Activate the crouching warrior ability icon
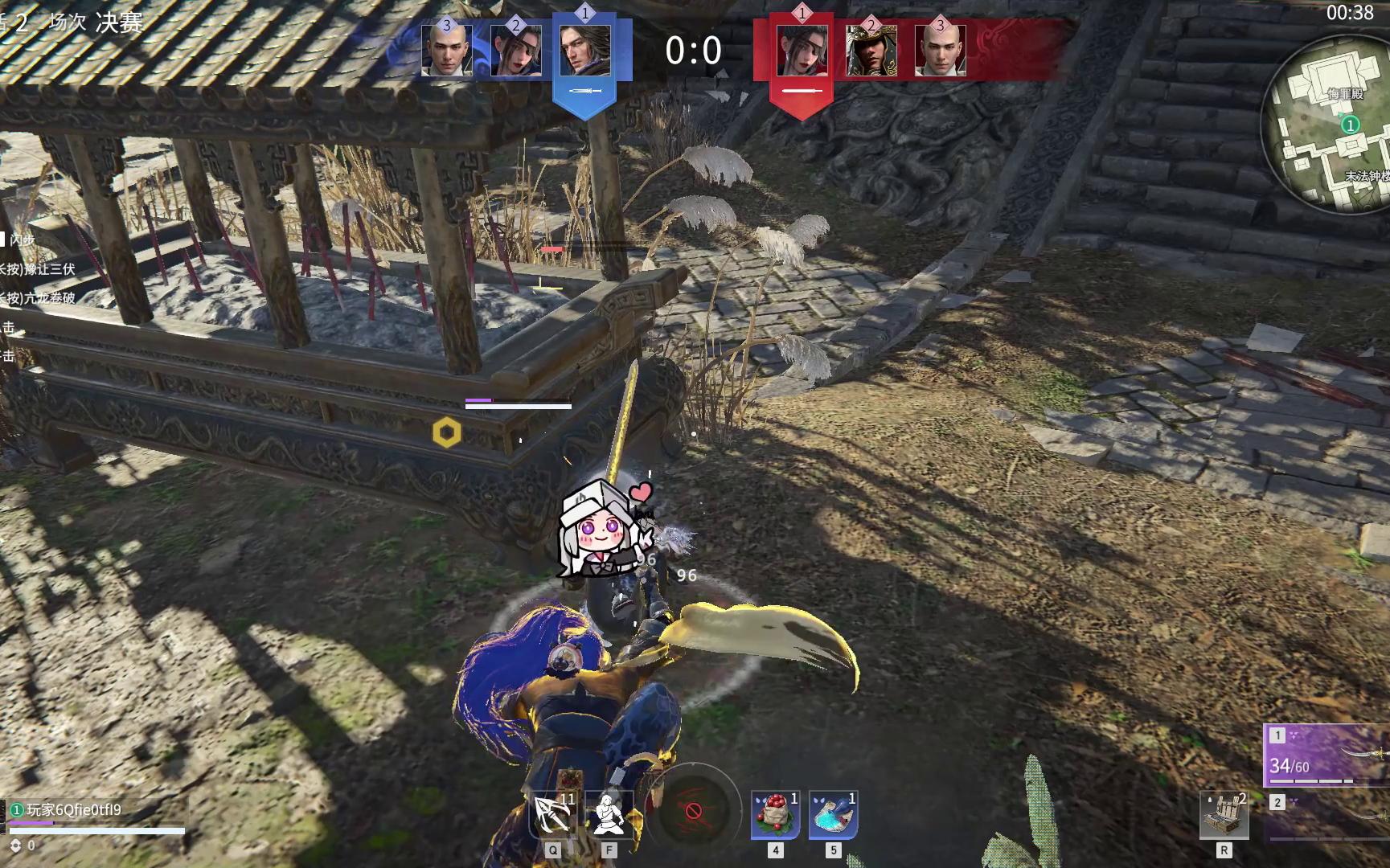 pos(609,815)
